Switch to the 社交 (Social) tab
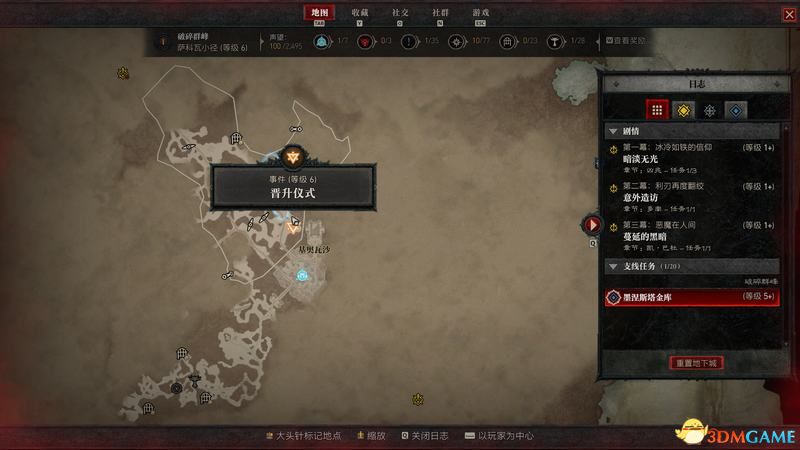800x450 pixels. (401, 13)
